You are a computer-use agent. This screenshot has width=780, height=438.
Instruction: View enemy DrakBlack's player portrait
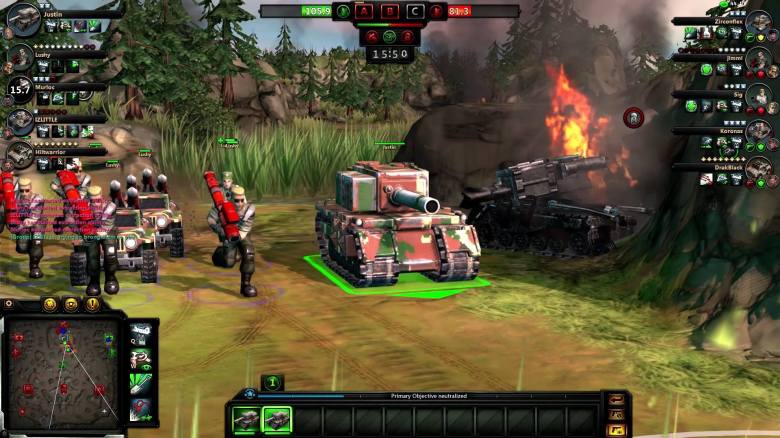click(x=758, y=168)
